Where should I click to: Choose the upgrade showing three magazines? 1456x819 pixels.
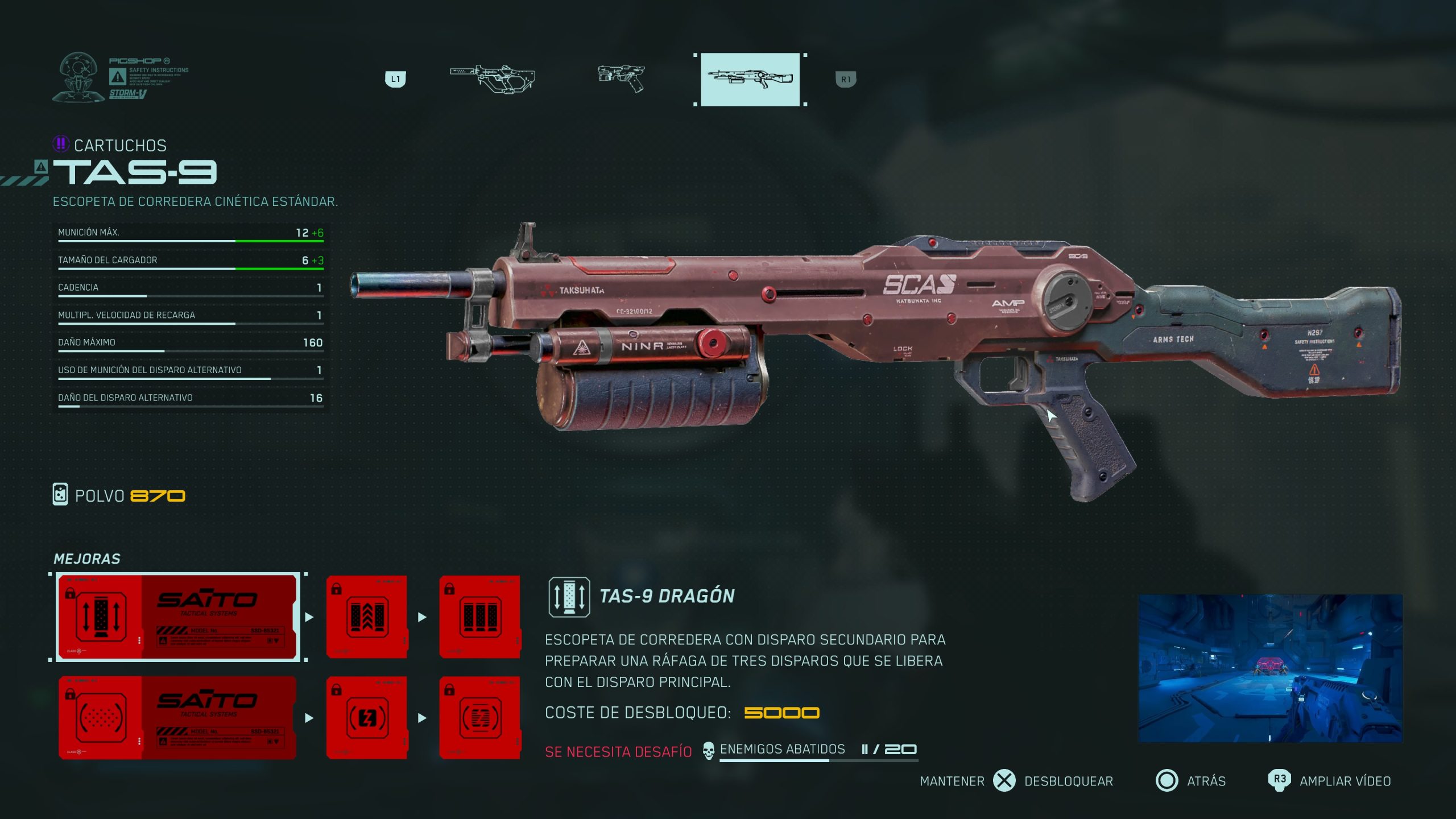tap(479, 617)
